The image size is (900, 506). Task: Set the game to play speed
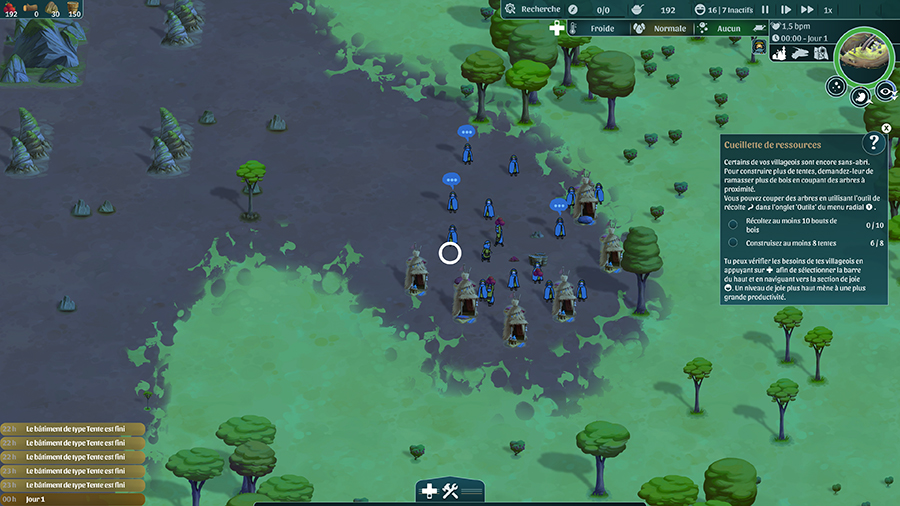[785, 9]
